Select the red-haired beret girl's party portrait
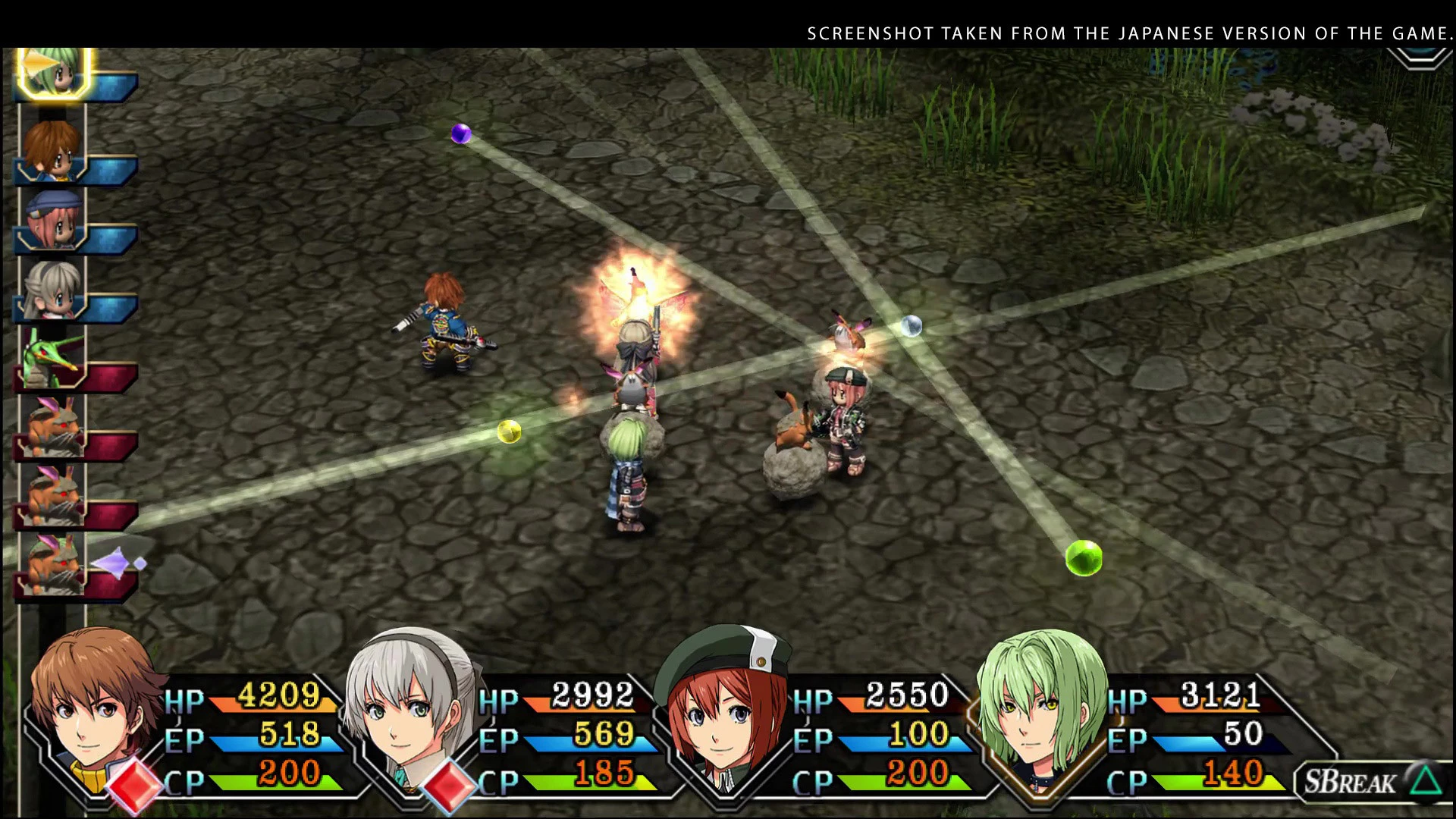 coord(724,705)
